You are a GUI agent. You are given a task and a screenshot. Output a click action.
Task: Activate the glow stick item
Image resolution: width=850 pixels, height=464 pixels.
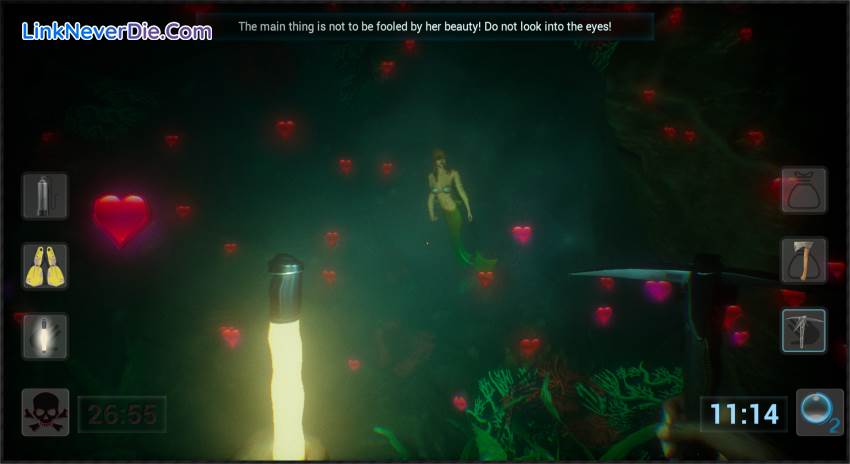[45, 336]
